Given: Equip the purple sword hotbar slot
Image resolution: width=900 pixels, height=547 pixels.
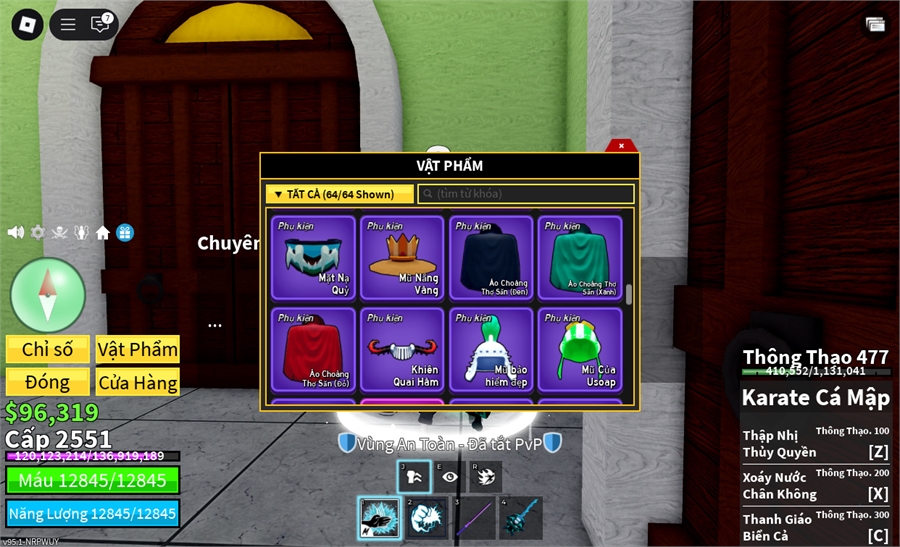Looking at the screenshot, I should [474, 519].
